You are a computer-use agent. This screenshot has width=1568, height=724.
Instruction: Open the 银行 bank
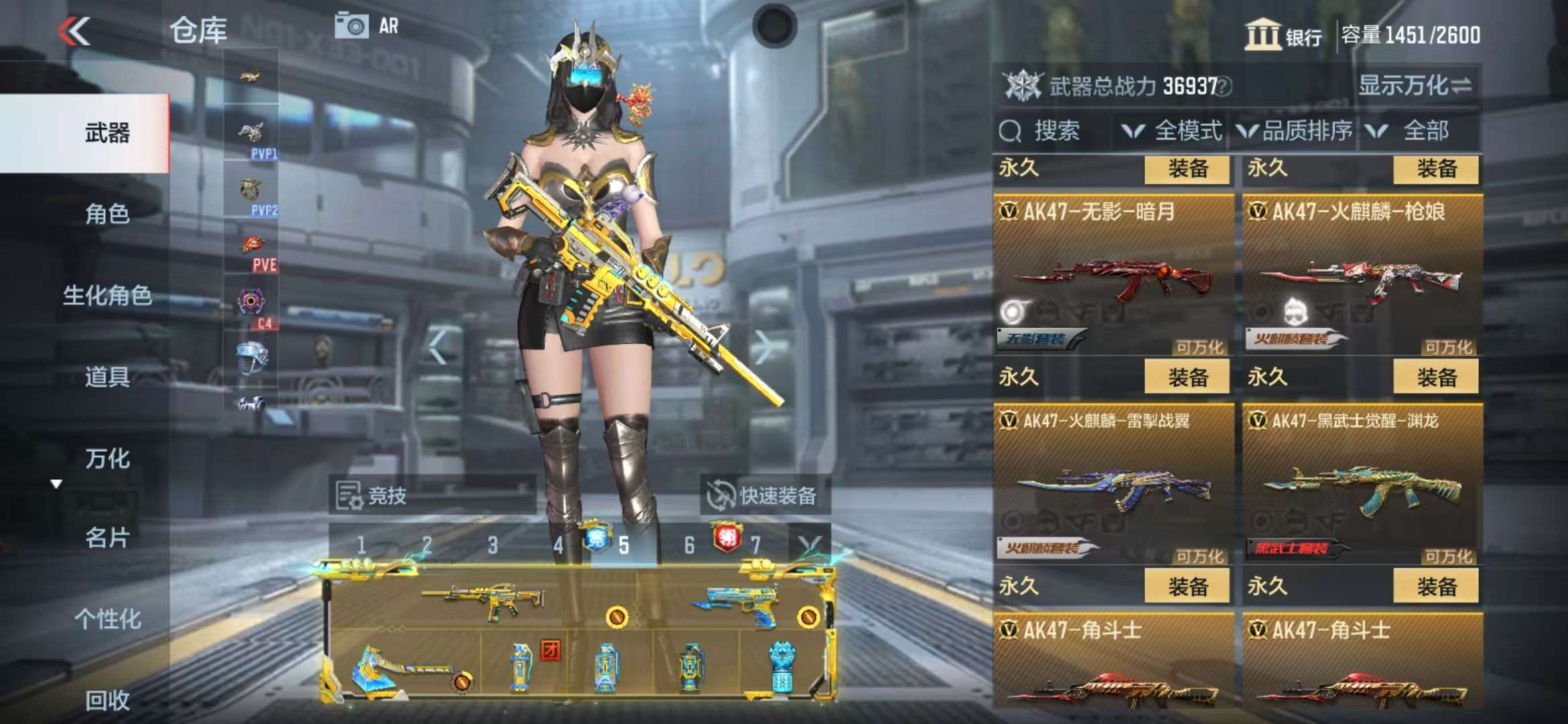(1283, 35)
